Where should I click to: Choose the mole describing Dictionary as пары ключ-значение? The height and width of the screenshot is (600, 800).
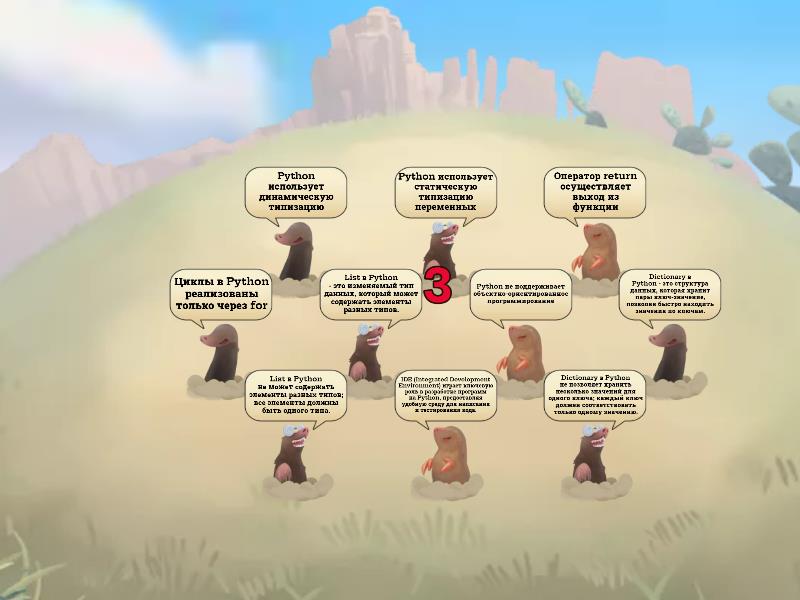point(668,352)
